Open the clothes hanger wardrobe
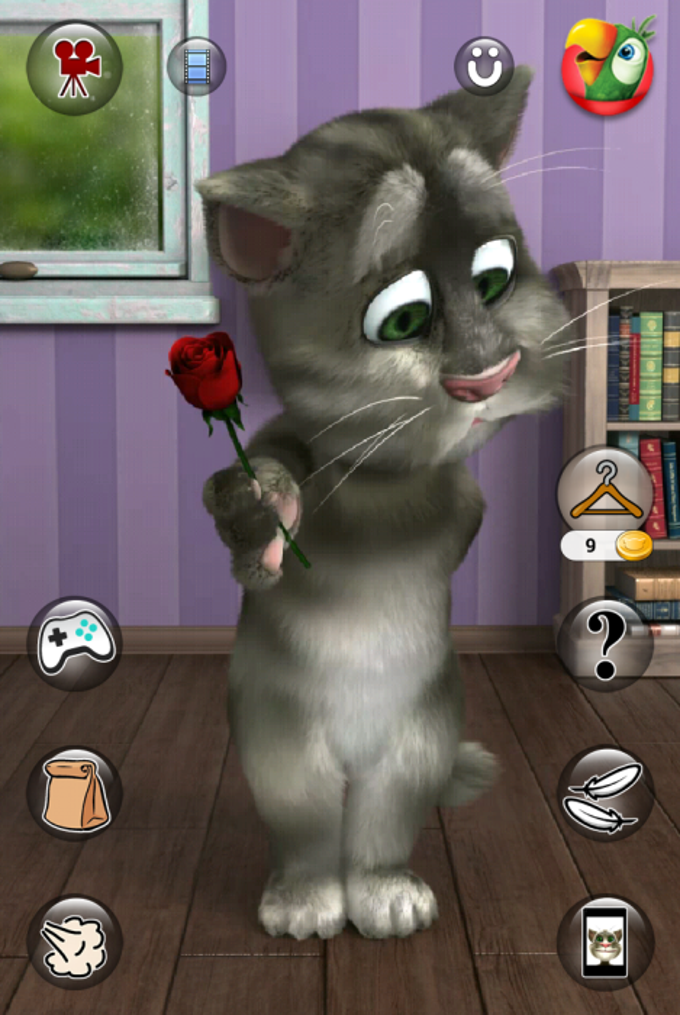680x1015 pixels. (605, 492)
